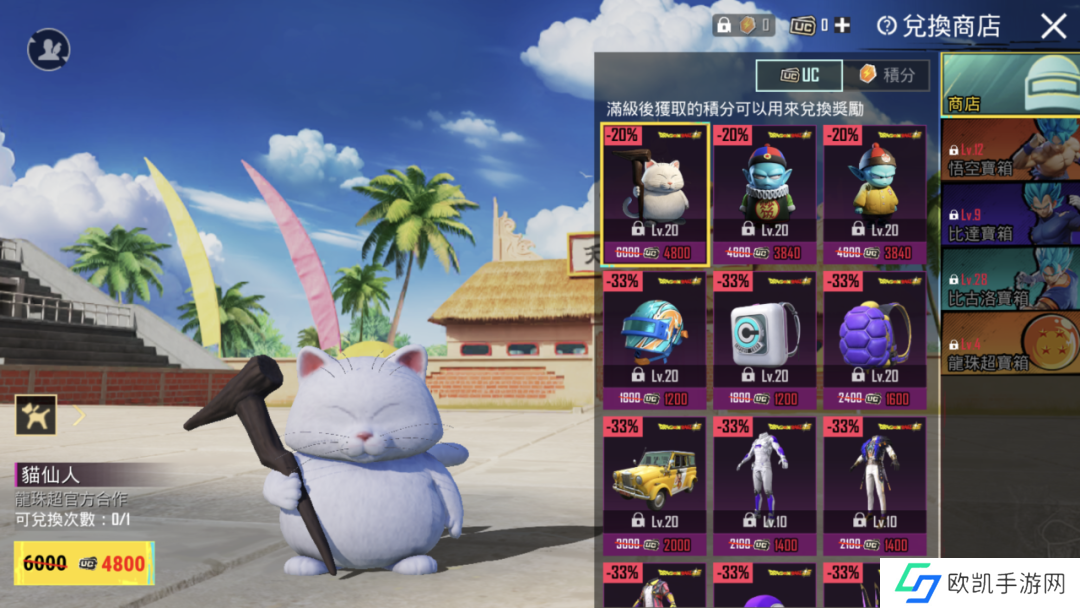The width and height of the screenshot is (1080, 608).
Task: Tap the companion pet icon button
Action: point(35,415)
